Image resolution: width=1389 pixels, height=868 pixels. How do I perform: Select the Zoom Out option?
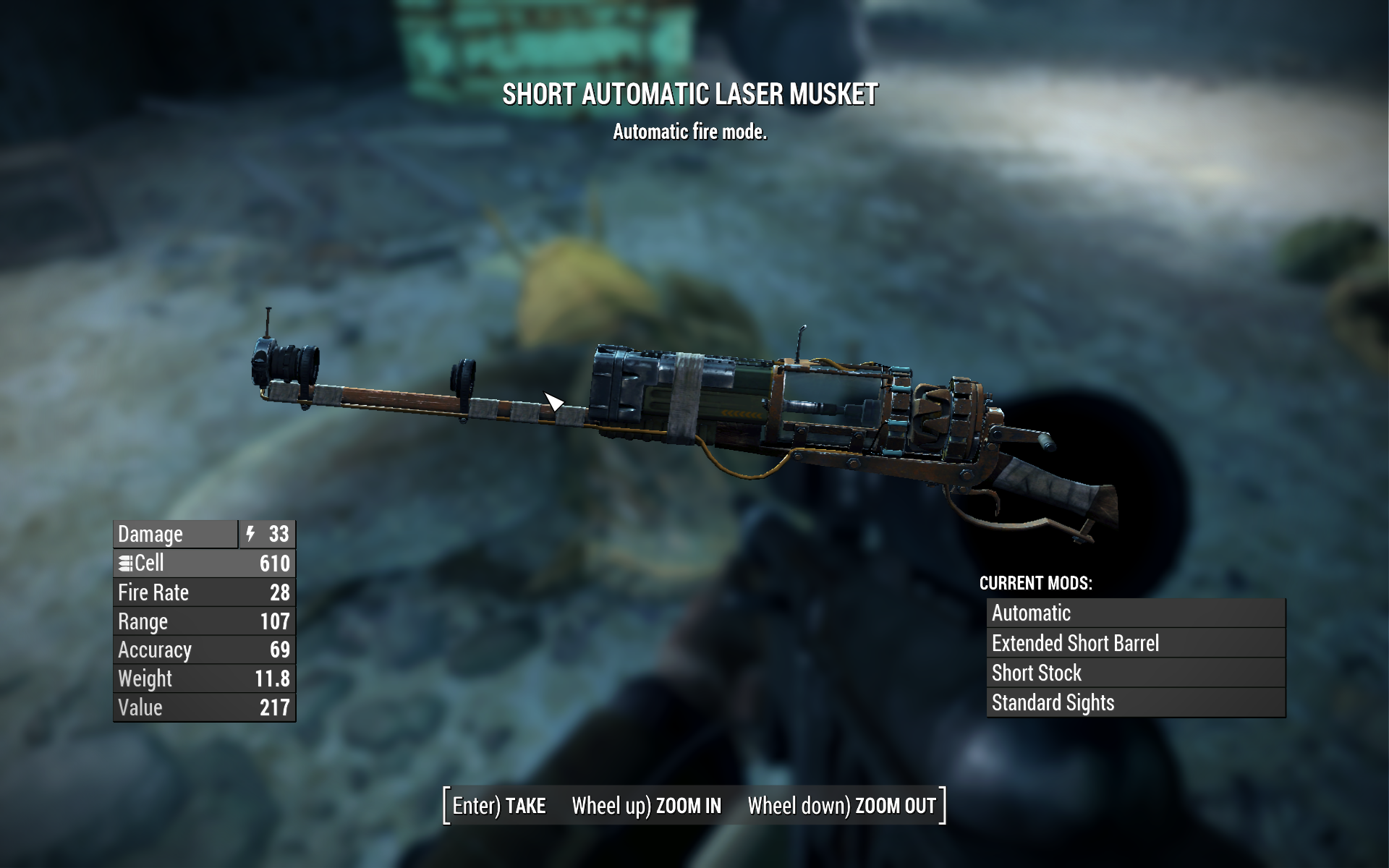(x=841, y=806)
